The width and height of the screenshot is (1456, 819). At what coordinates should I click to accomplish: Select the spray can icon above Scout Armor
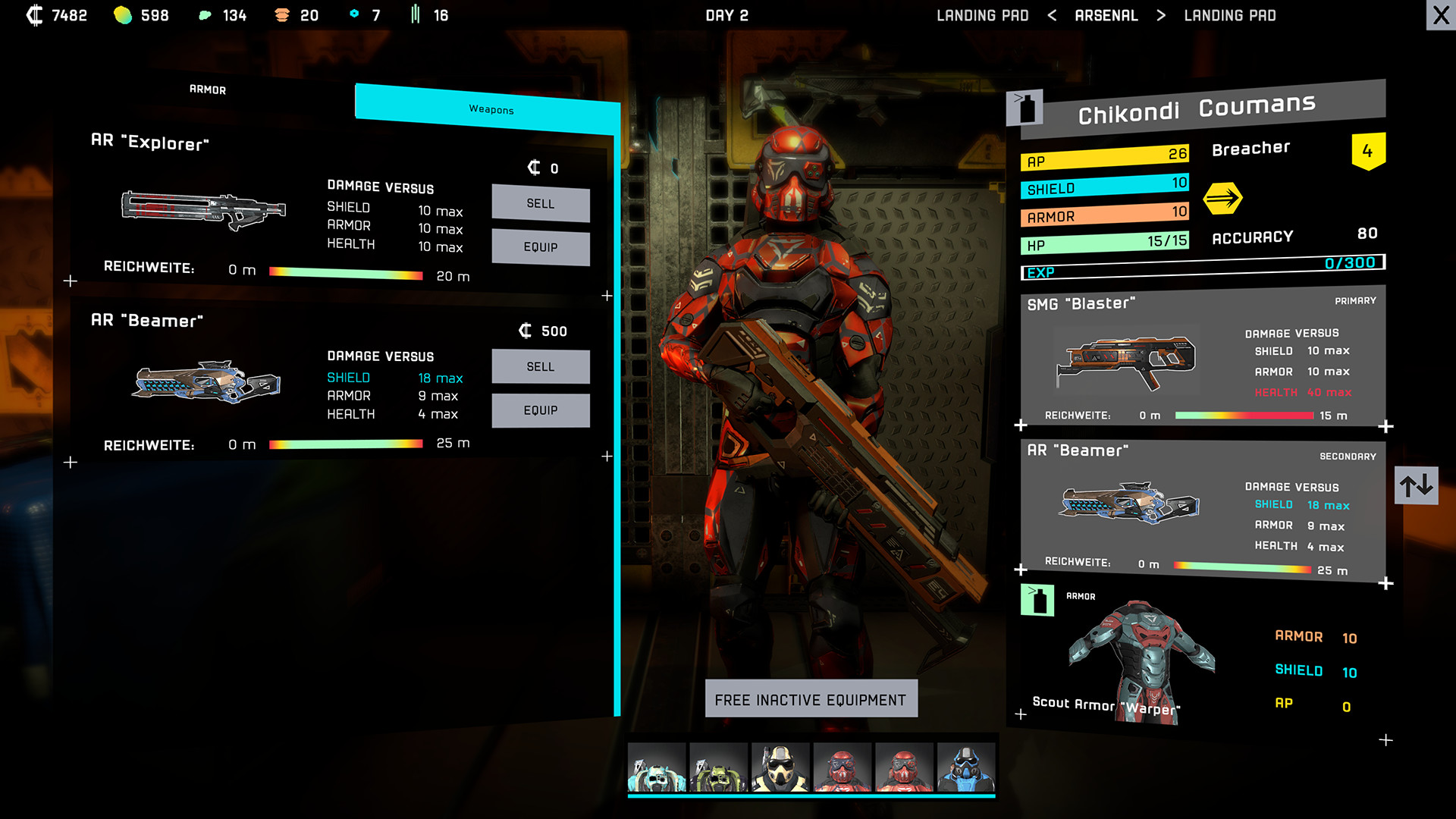click(x=1037, y=599)
